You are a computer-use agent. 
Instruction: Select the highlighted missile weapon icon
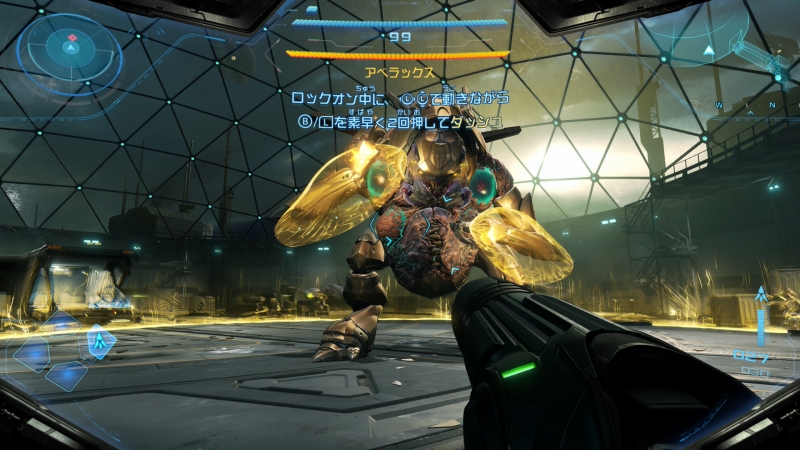point(99,343)
